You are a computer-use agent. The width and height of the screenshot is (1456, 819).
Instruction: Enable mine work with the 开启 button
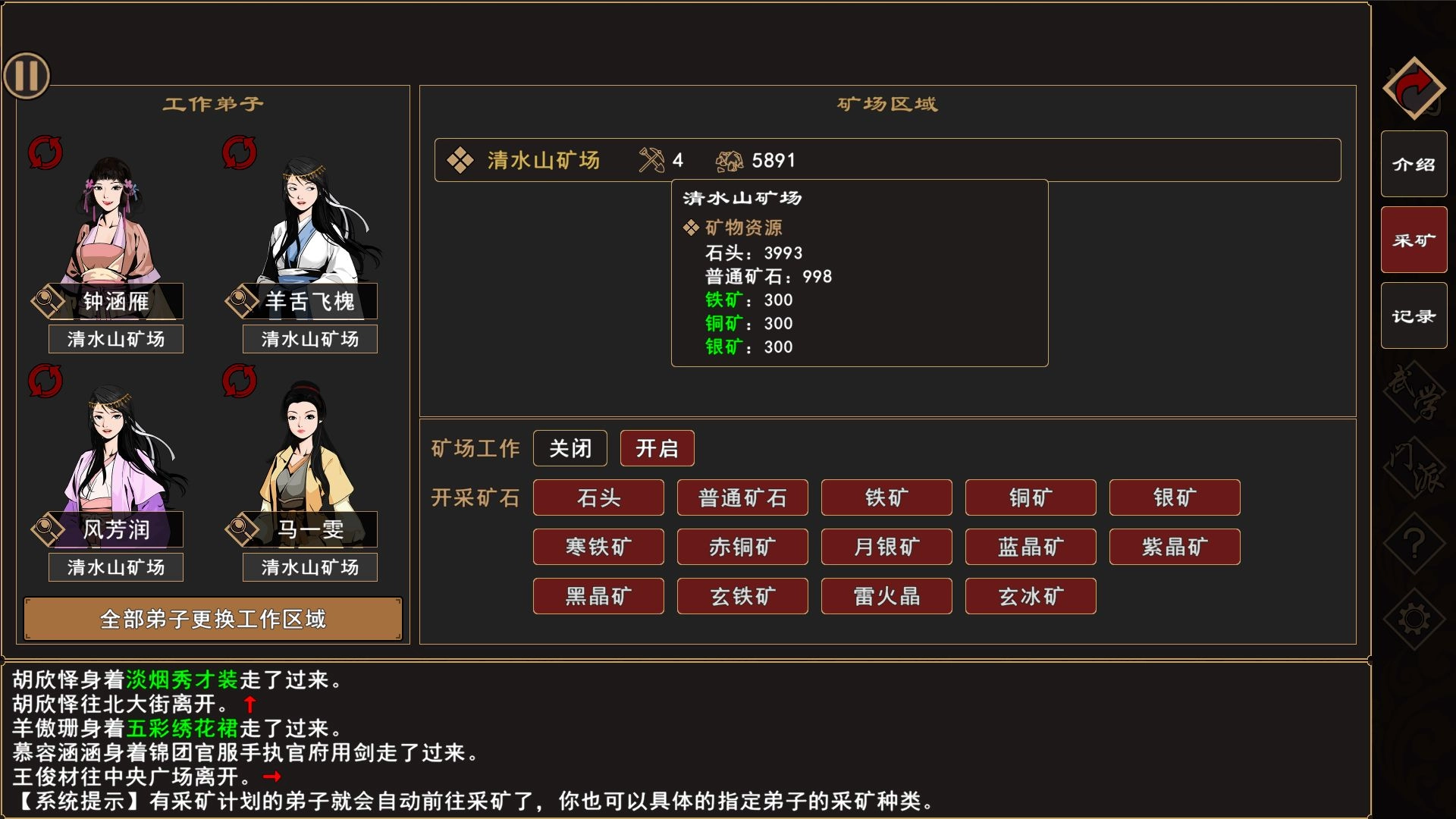[657, 448]
